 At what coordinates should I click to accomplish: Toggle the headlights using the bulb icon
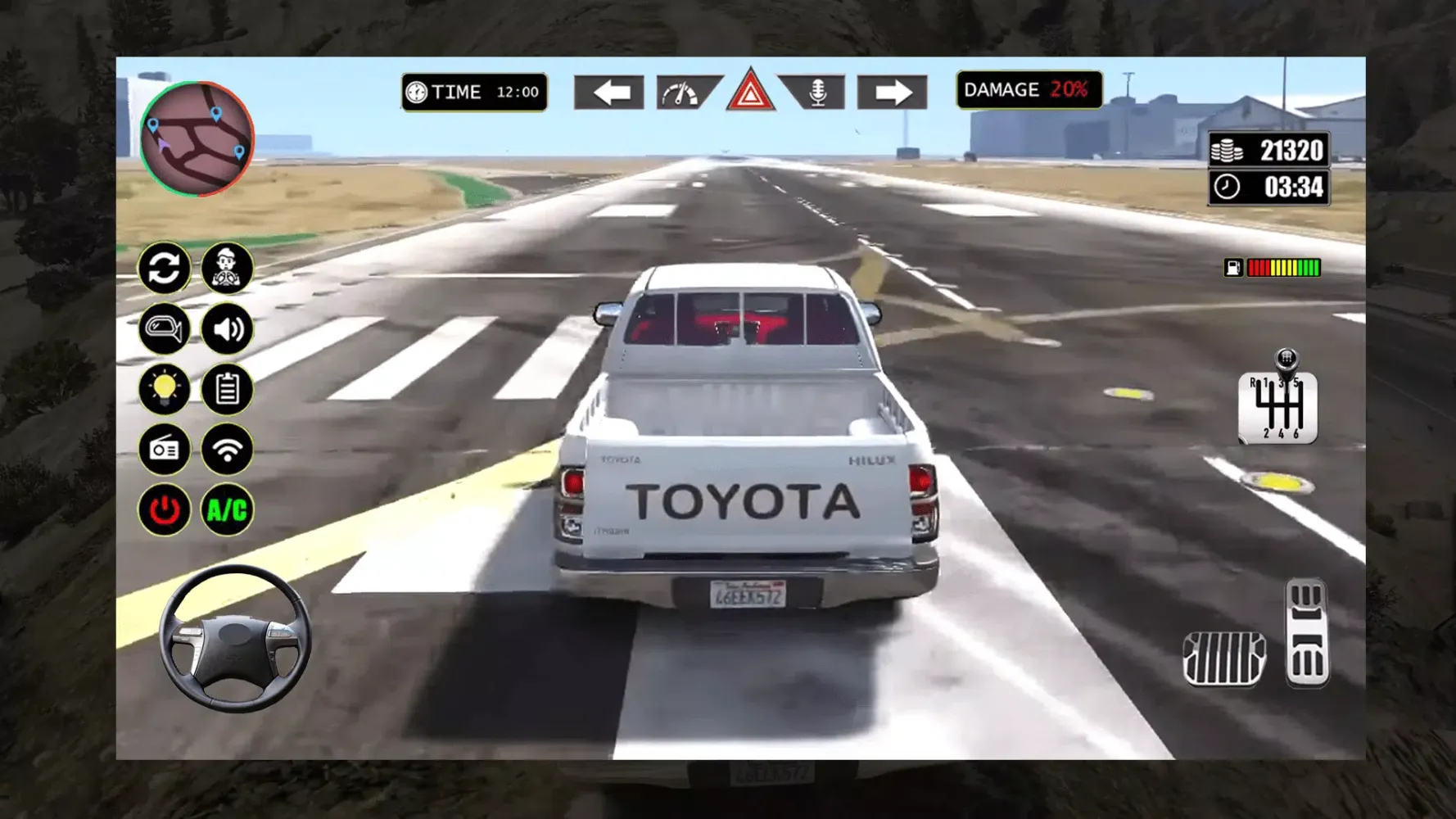(165, 389)
